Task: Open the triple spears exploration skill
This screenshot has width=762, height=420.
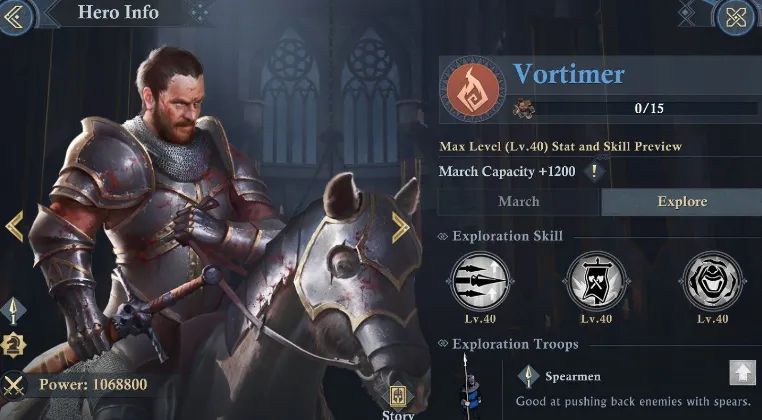Action: coord(480,280)
